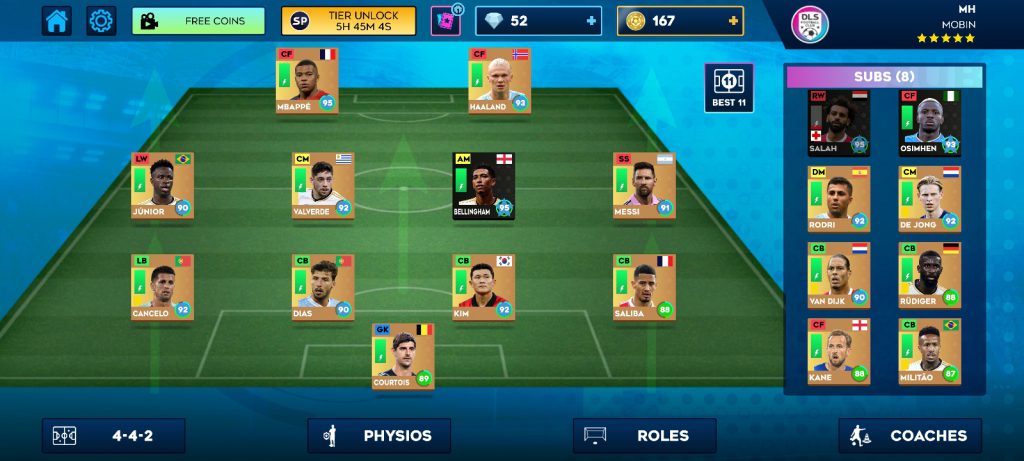Open the DLS club profile badge
Image resolution: width=1024 pixels, height=461 pixels.
pos(810,24)
